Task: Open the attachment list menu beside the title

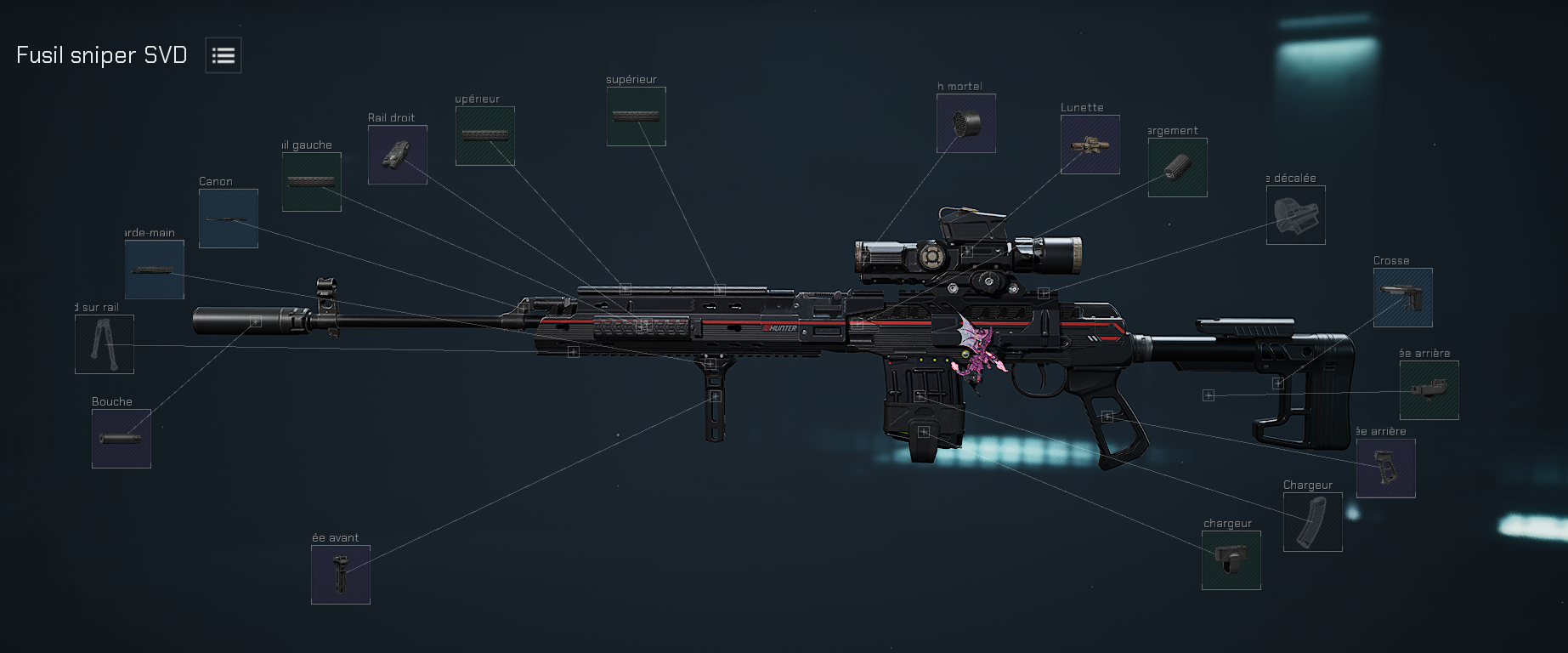Action: [x=223, y=54]
